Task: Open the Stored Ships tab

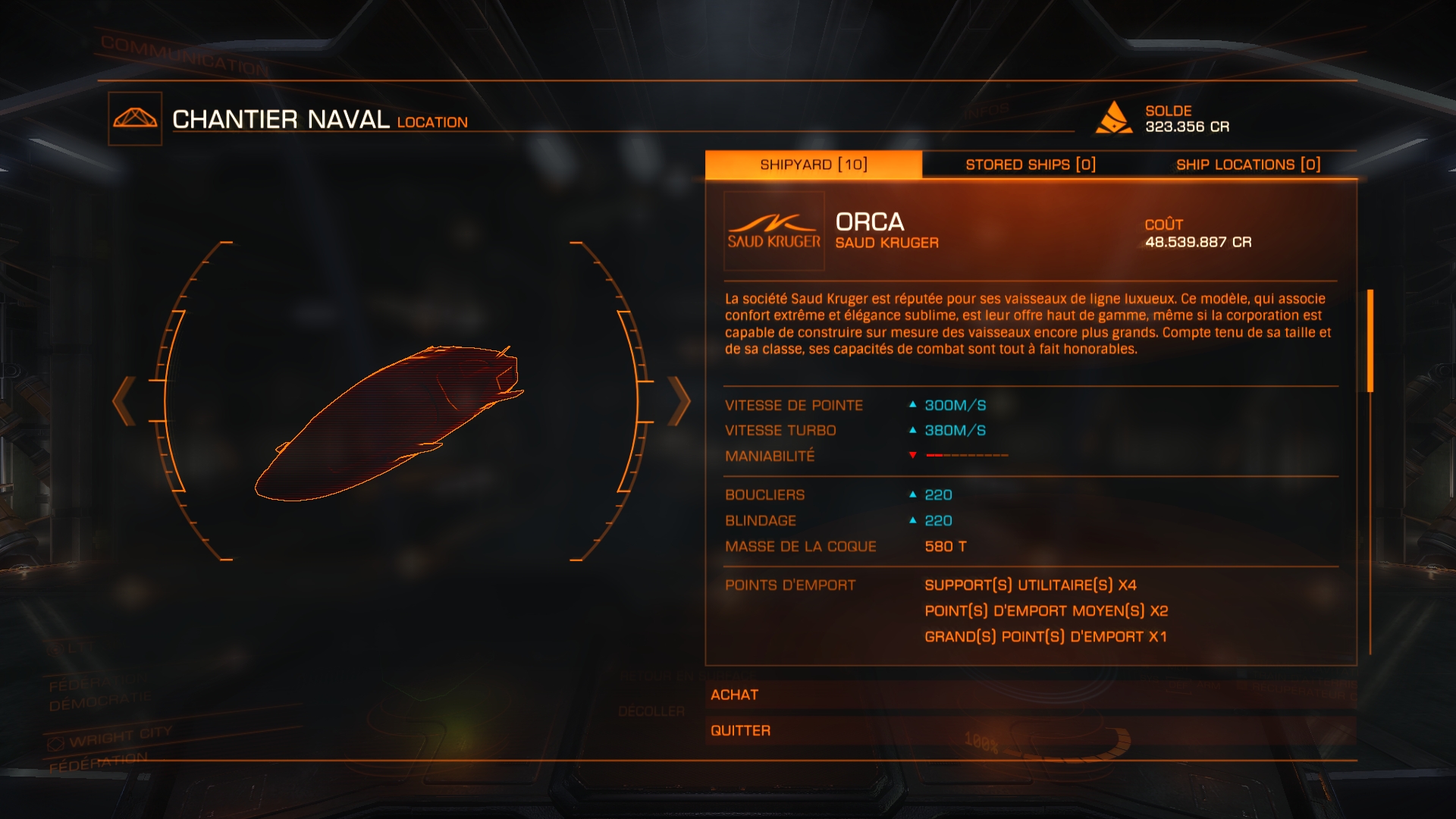Action: [x=1030, y=165]
